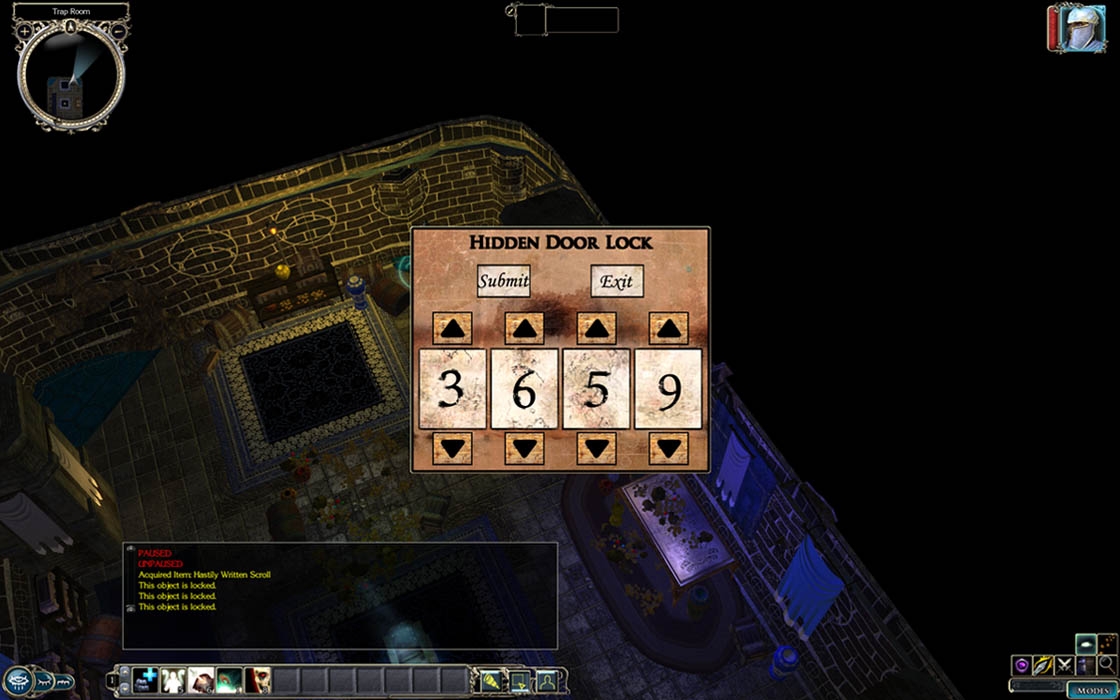The height and width of the screenshot is (700, 1120).
Task: Zoom in the minimap with plus button
Action: [x=24, y=32]
